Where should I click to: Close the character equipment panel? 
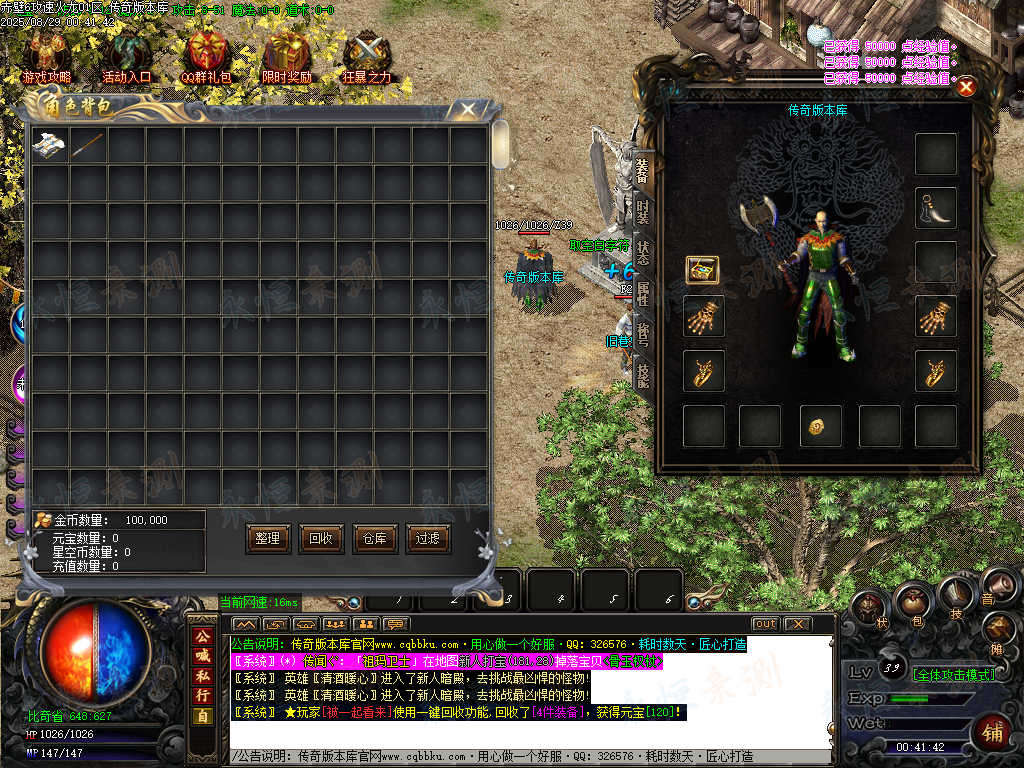click(966, 87)
